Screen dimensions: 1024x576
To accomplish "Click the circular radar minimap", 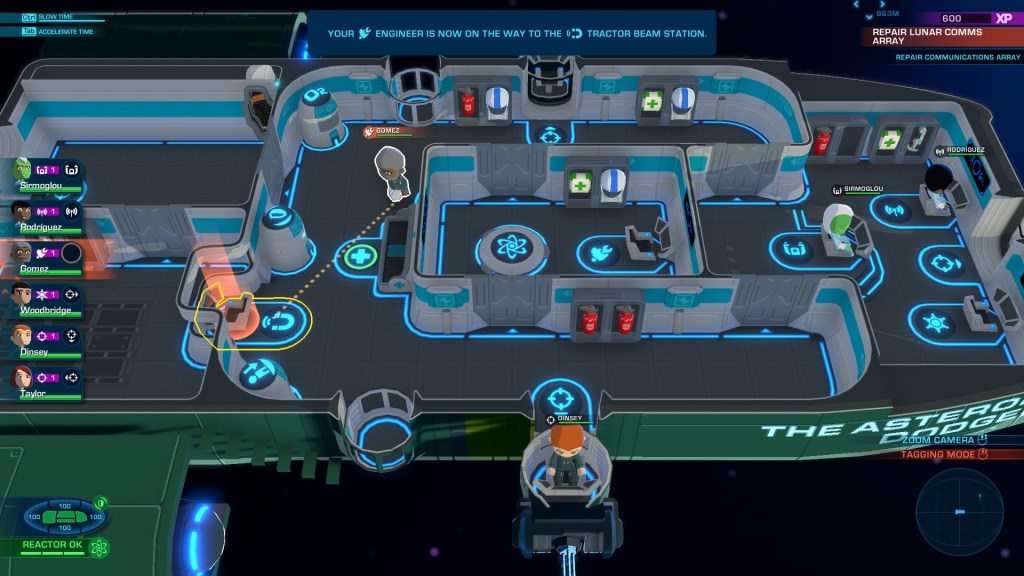I will (959, 512).
